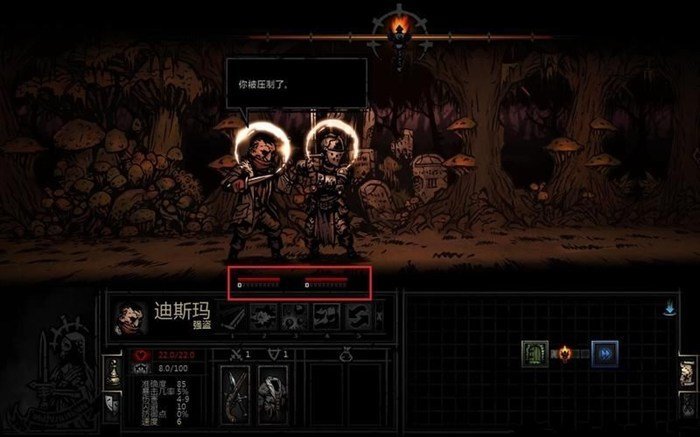Viewport: 700px width, 437px height.
Task: Click the blue down arrow on map panel
Action: (x=669, y=310)
